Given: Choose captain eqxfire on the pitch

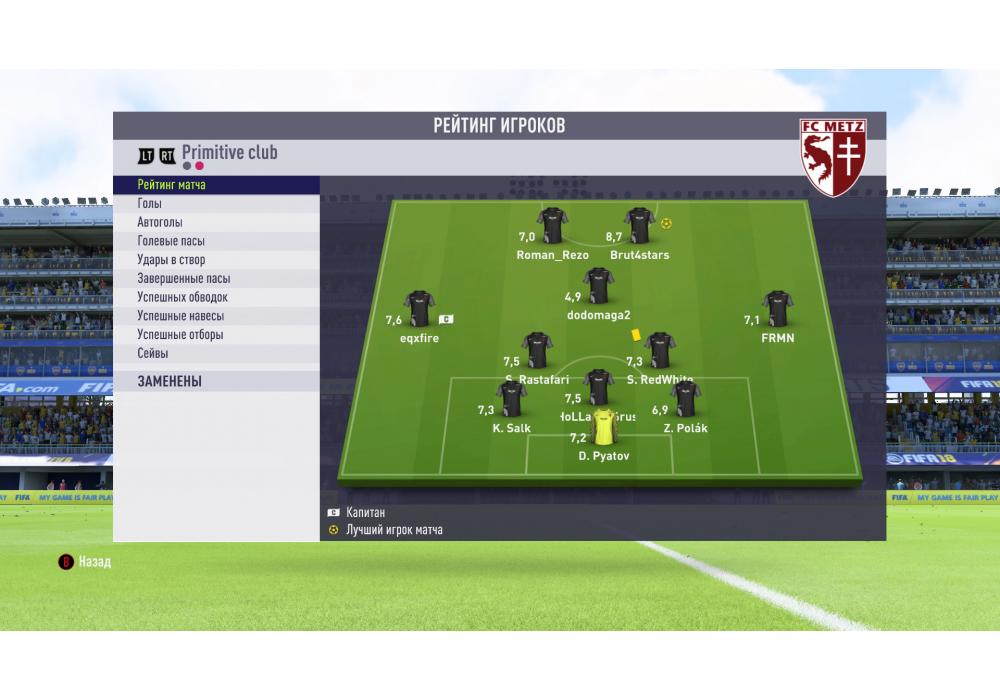Looking at the screenshot, I should (x=418, y=309).
